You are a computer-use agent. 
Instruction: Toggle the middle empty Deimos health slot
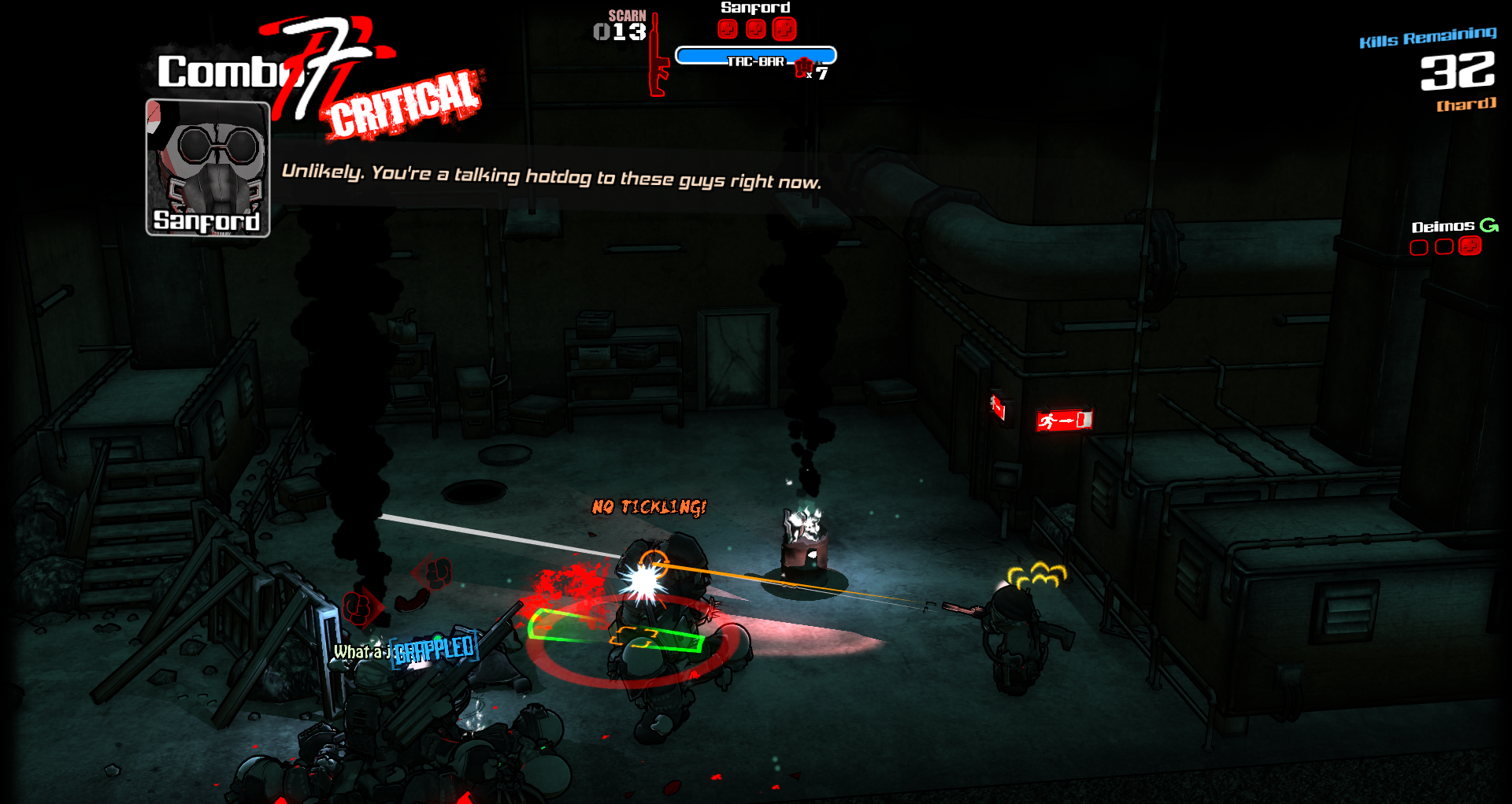[x=1443, y=247]
